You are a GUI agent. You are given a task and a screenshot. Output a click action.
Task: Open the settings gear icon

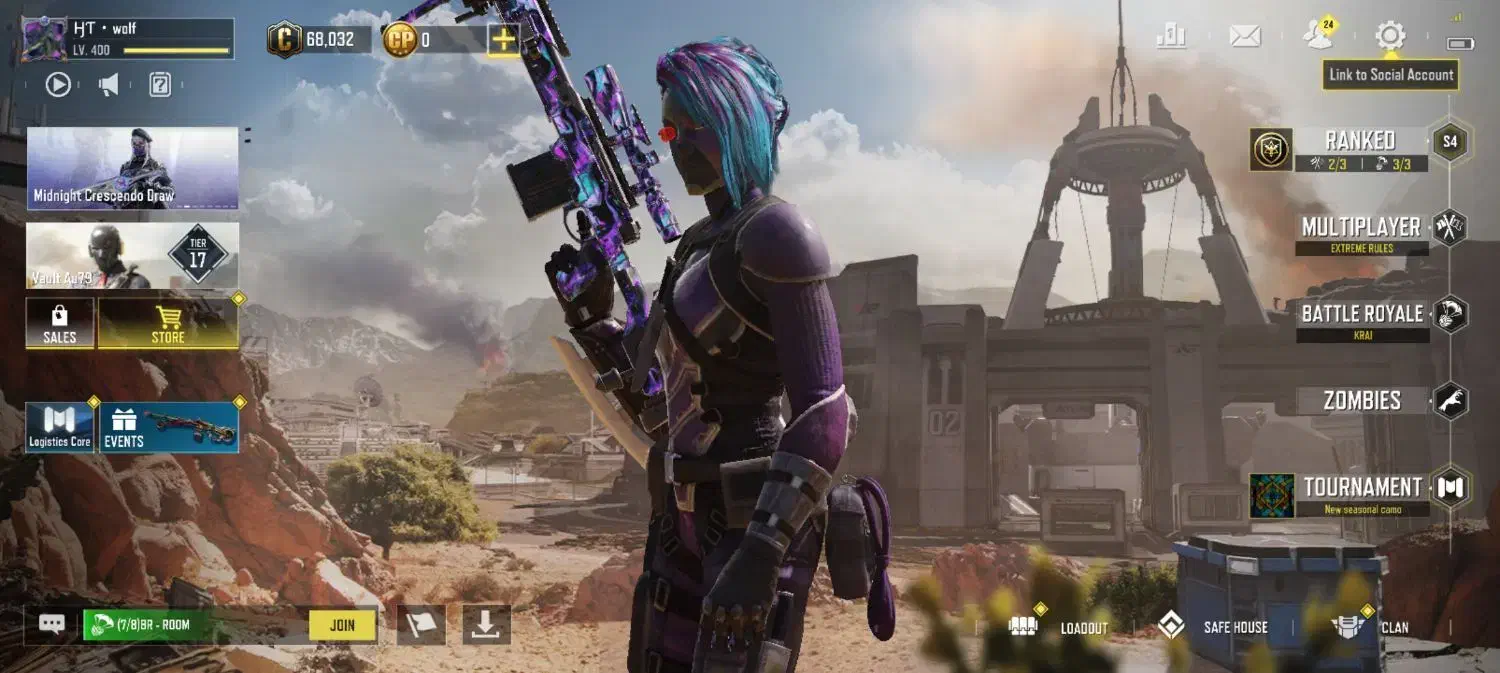tap(1390, 37)
